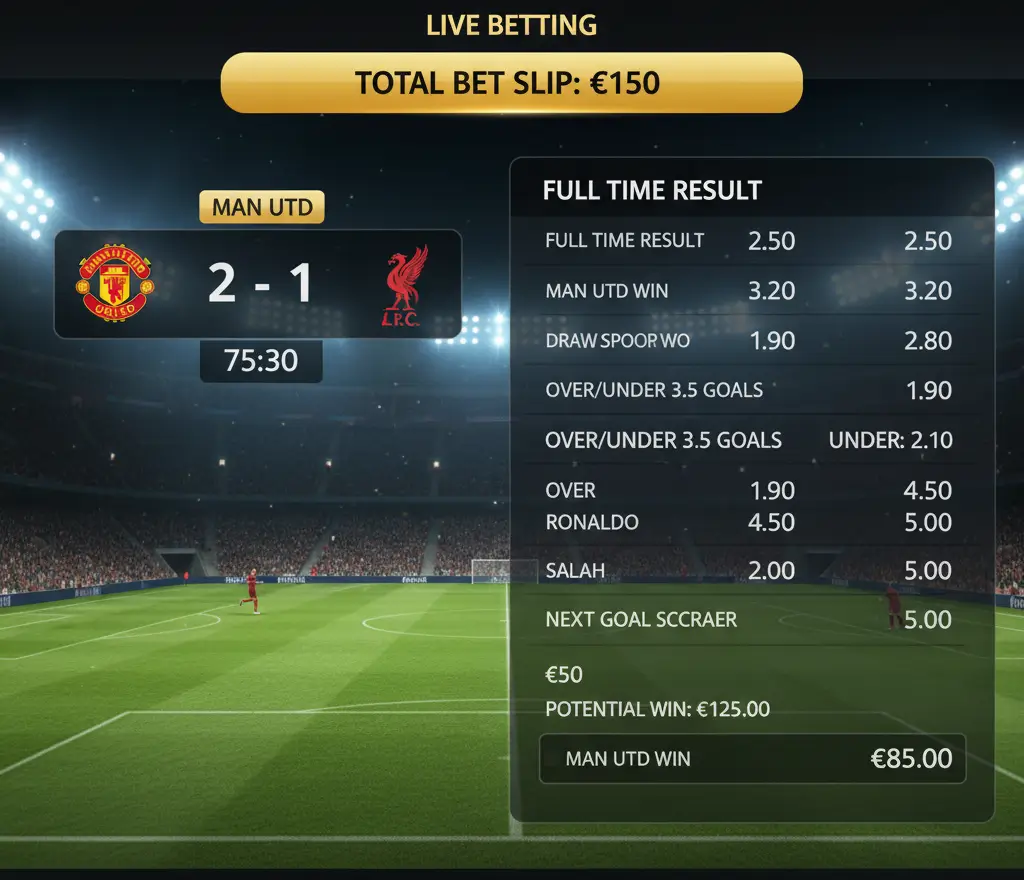The width and height of the screenshot is (1024, 880).
Task: Pick the 2.80 odds in the Draw row
Action: 927,341
